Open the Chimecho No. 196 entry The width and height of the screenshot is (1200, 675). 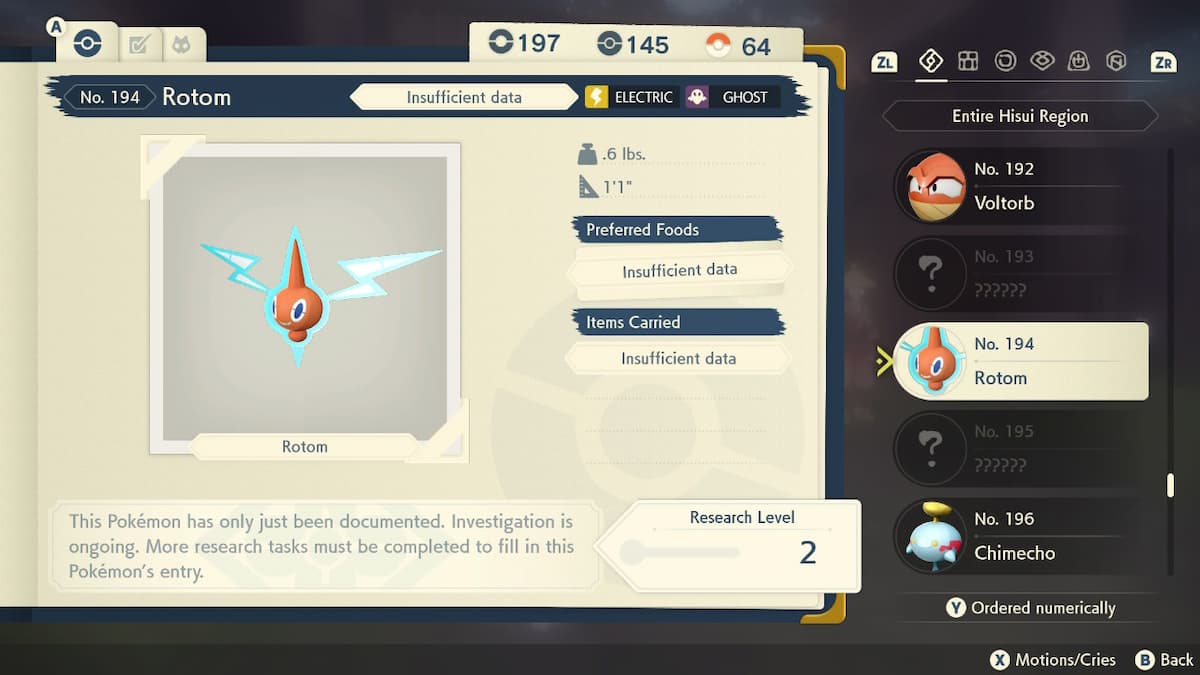tap(1019, 536)
